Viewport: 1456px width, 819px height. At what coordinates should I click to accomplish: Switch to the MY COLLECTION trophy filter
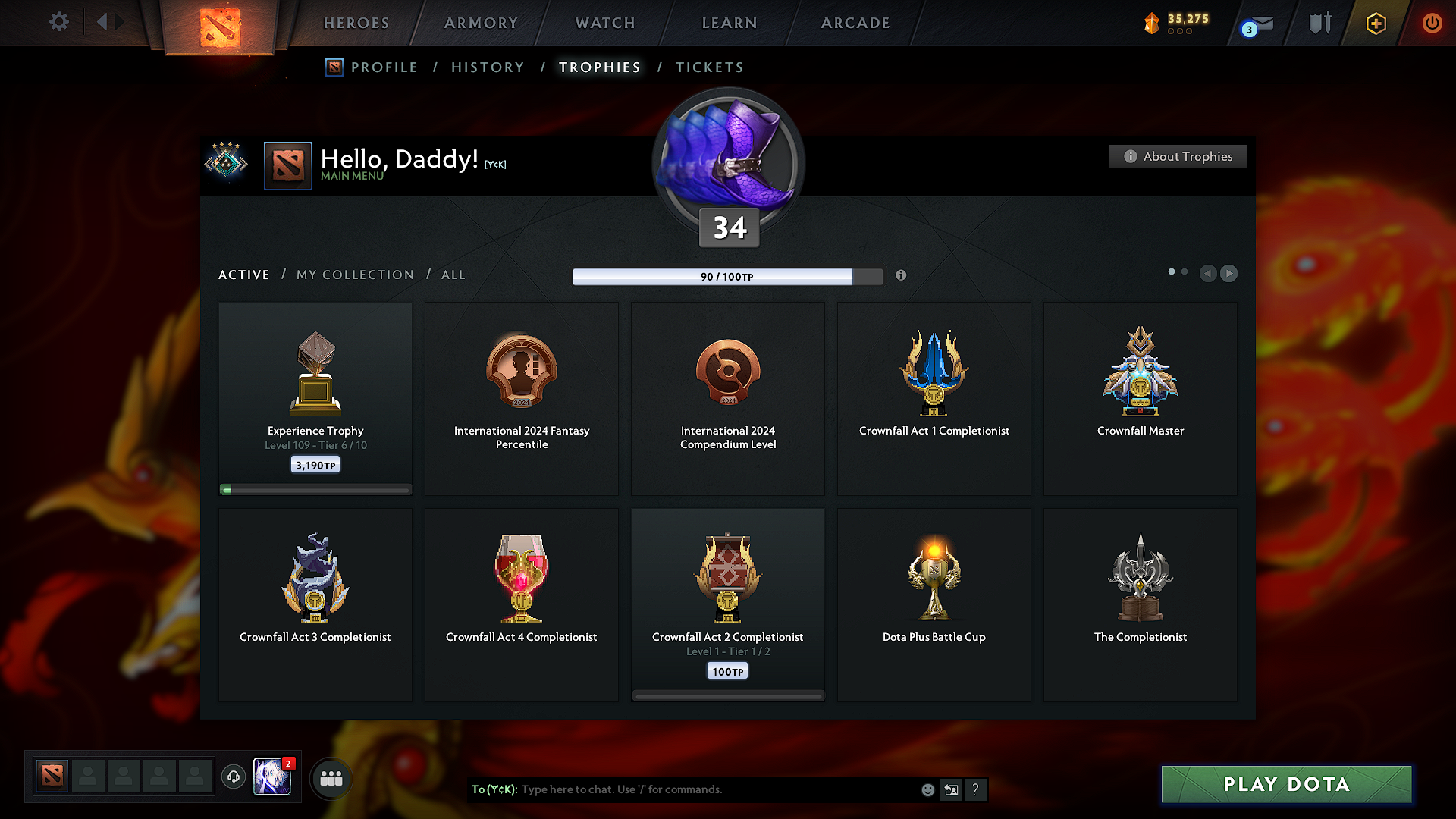point(354,275)
